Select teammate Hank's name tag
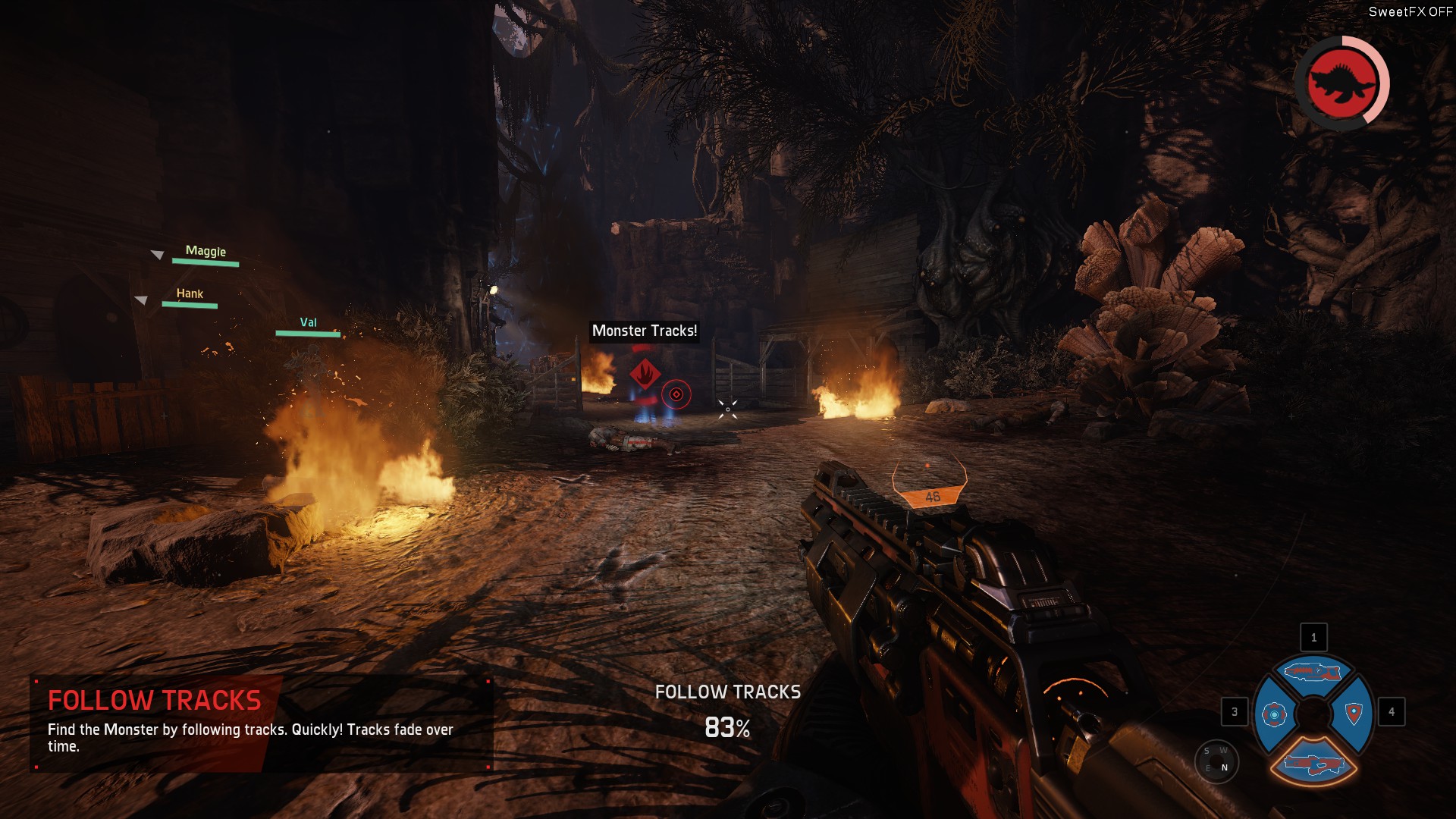The width and height of the screenshot is (1456, 819). click(190, 293)
